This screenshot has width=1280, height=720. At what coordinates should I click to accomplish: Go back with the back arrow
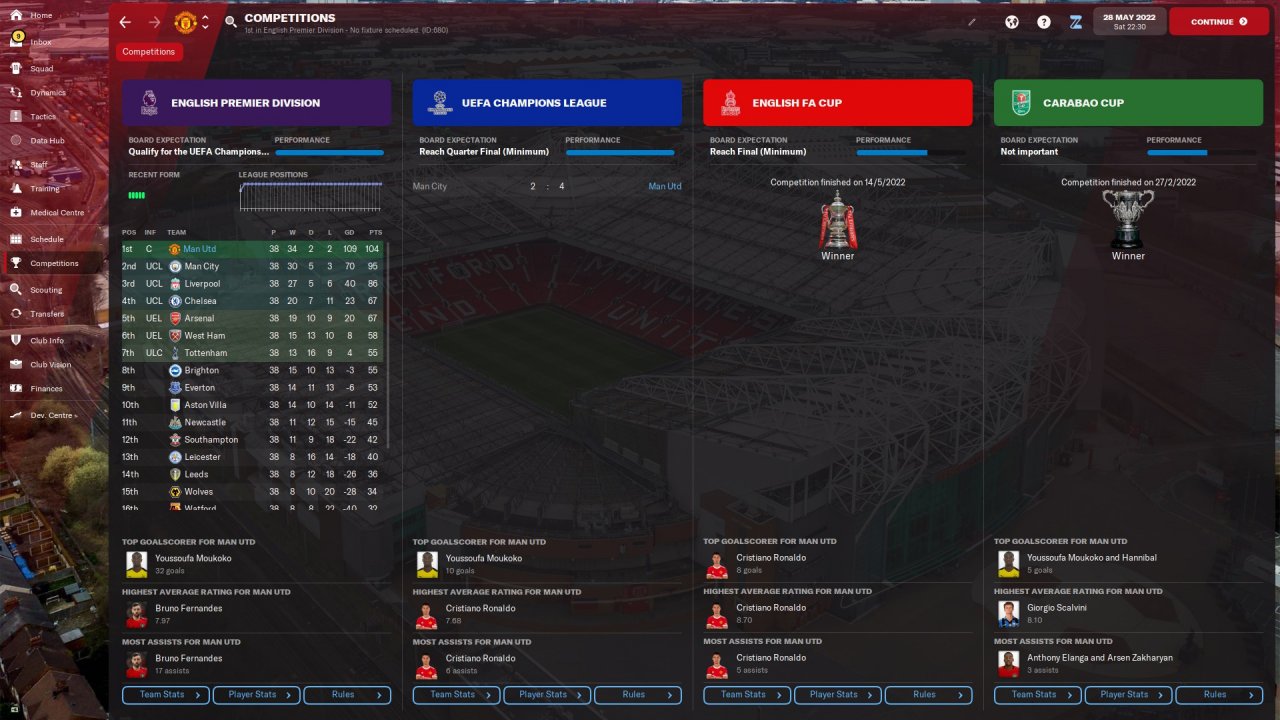125,21
